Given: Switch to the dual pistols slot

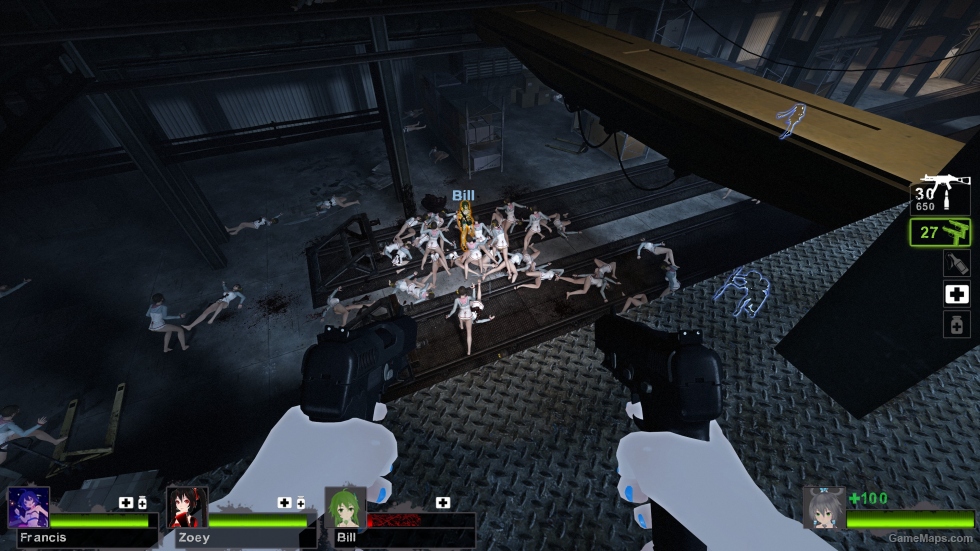Looking at the screenshot, I should [942, 233].
